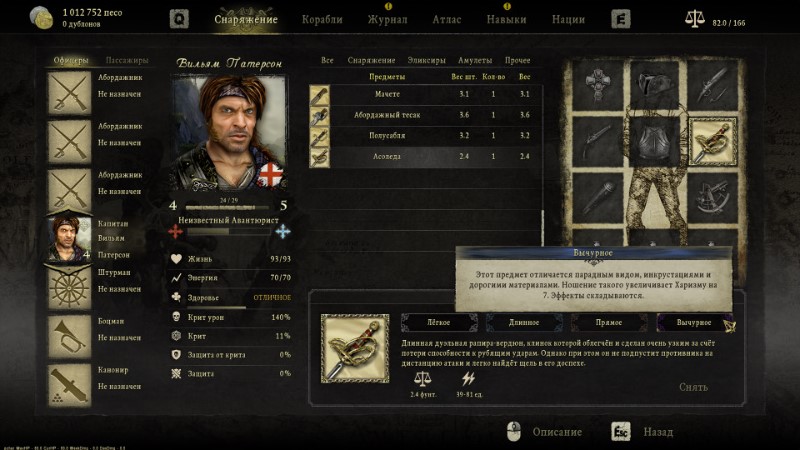Select the equipped rapier slot on paper doll
The width and height of the screenshot is (800, 450).
tap(712, 142)
